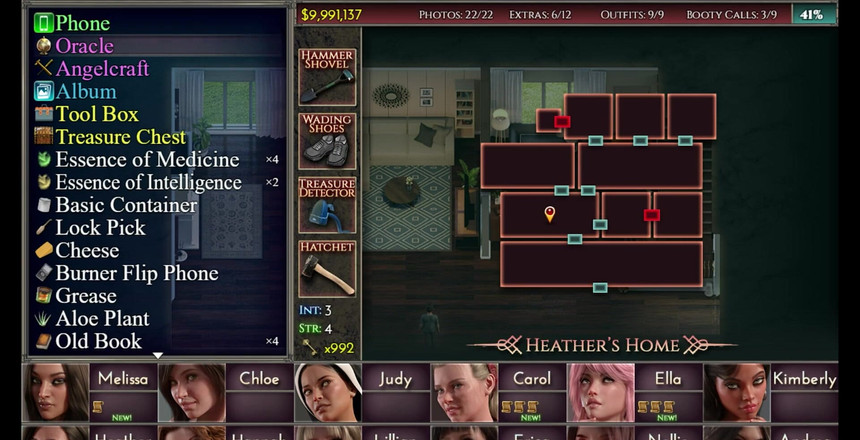Choose Kimberly's character card

[x=804, y=379]
